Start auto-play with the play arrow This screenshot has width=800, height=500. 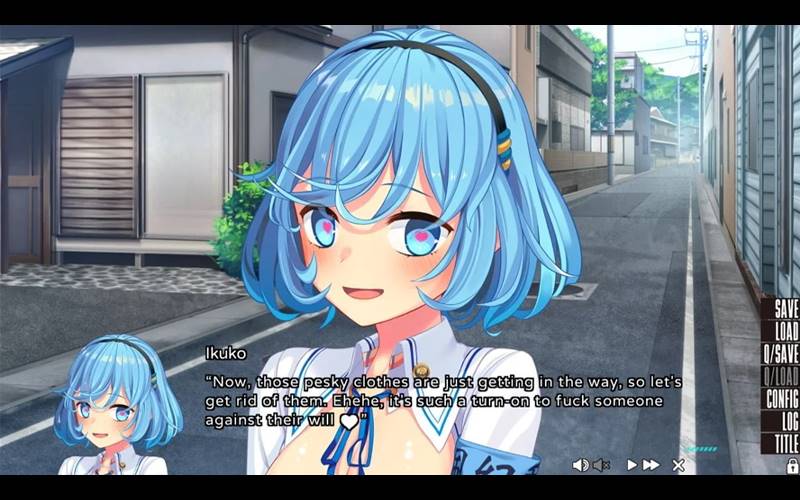point(632,465)
